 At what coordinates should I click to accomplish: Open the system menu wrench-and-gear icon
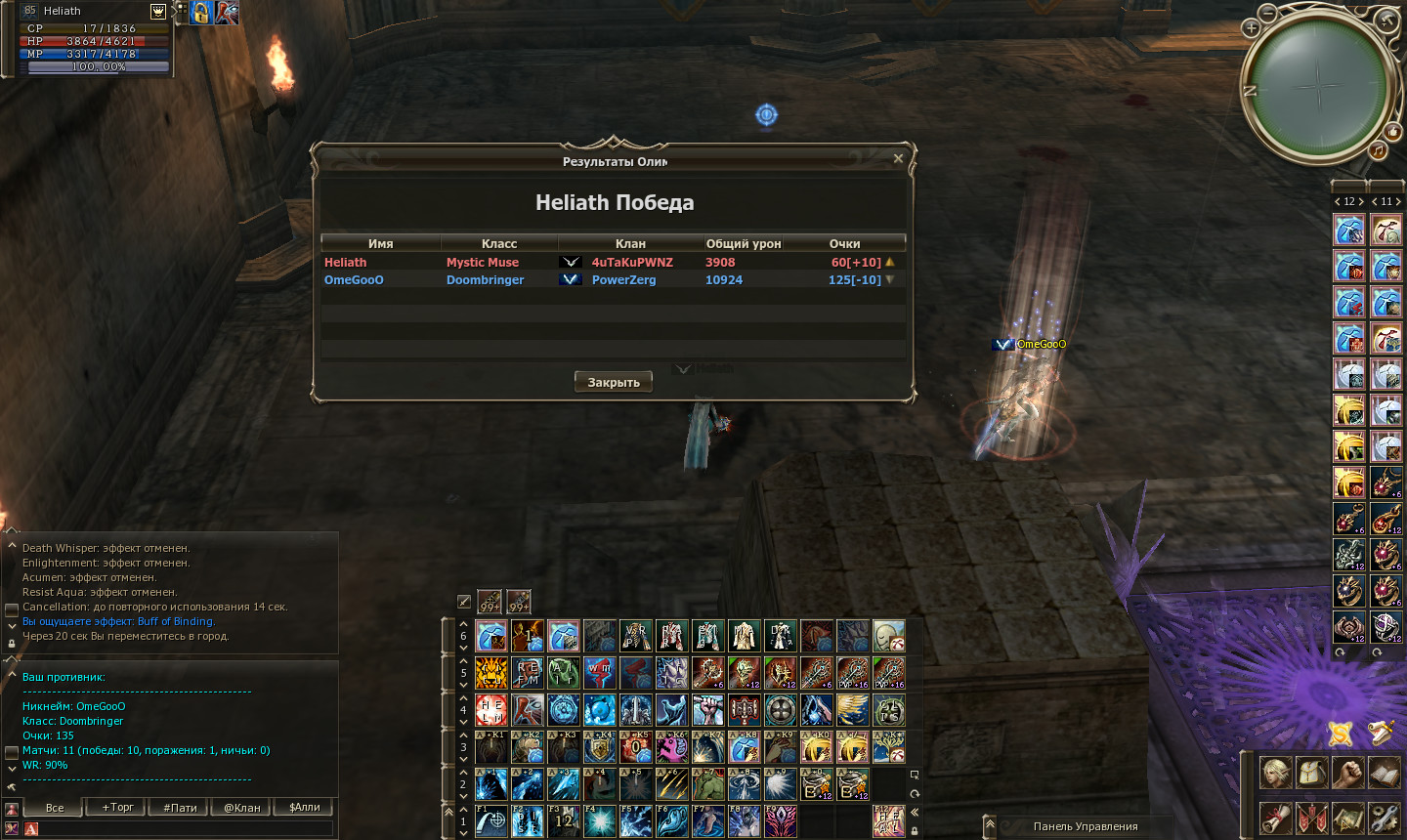pyautogui.click(x=1384, y=817)
